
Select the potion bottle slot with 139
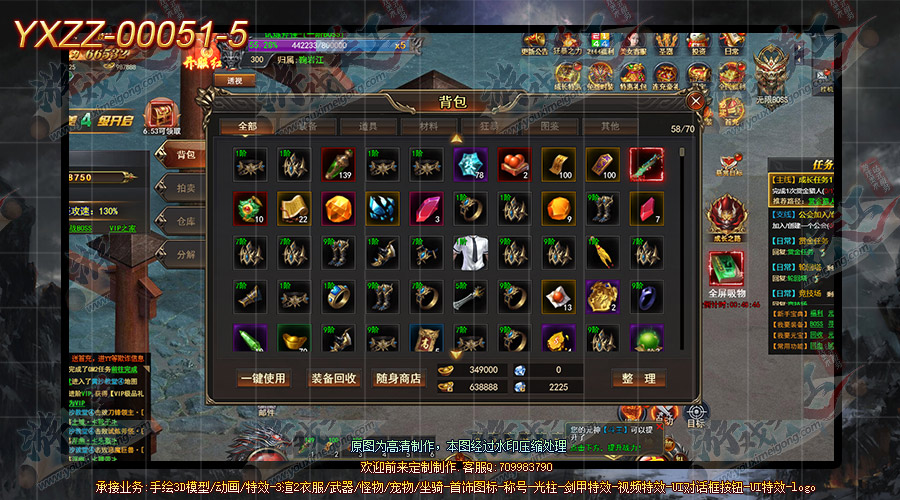(338, 165)
